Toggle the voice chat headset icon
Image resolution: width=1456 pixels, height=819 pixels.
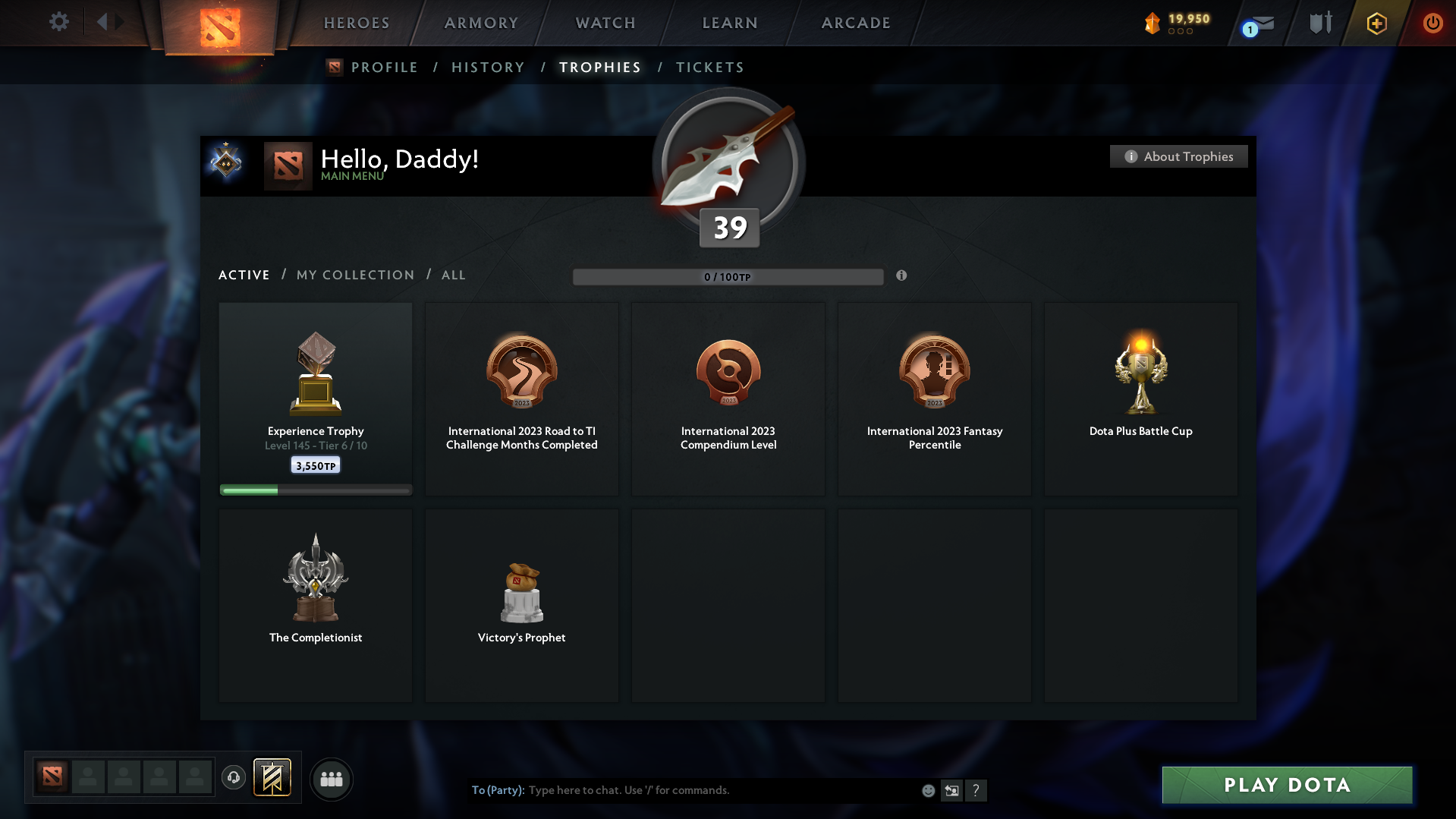[234, 777]
